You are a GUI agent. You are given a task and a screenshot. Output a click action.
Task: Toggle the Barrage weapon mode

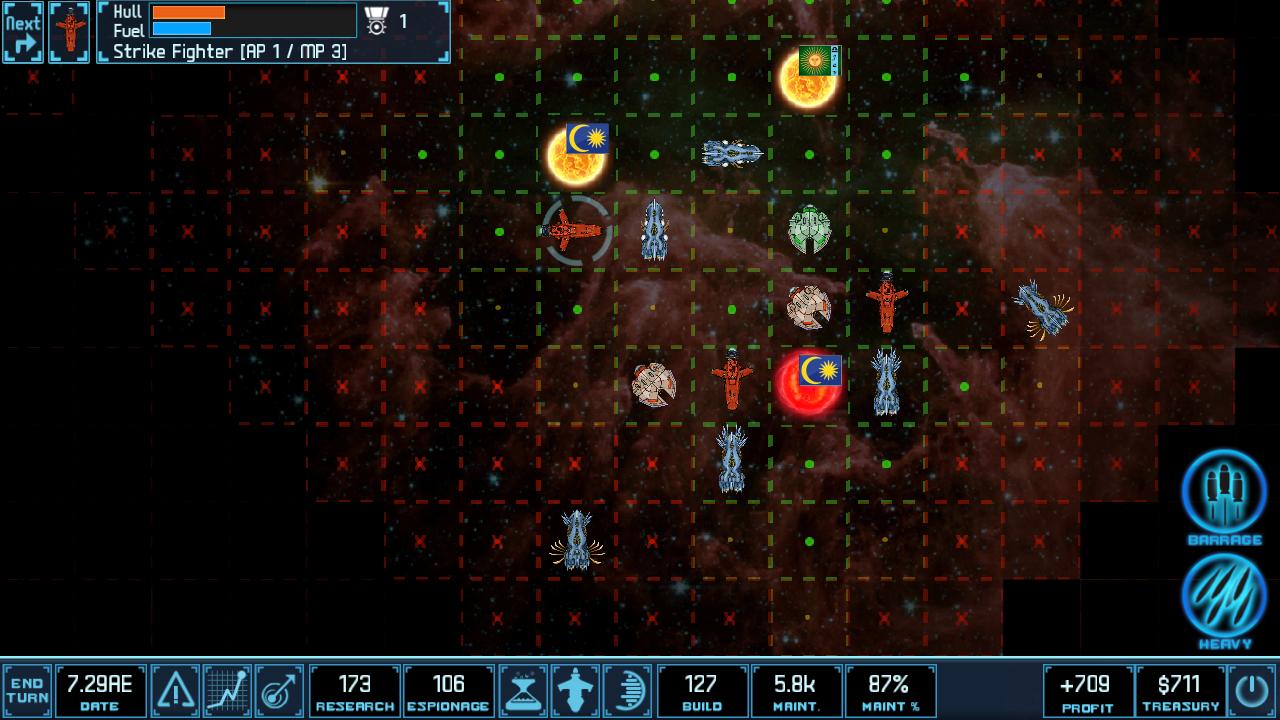[1222, 492]
